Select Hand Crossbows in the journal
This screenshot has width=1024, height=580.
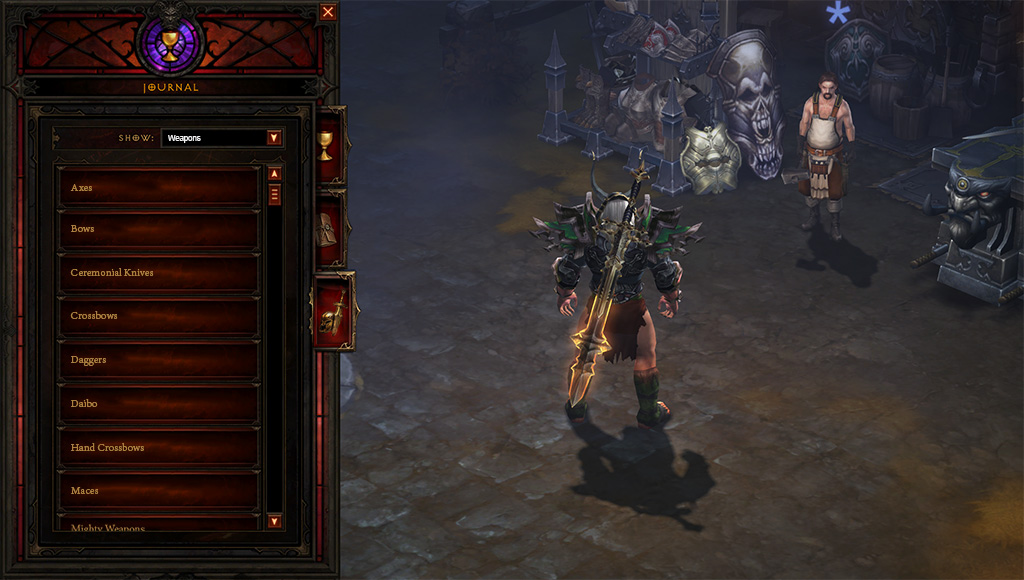pyautogui.click(x=159, y=448)
